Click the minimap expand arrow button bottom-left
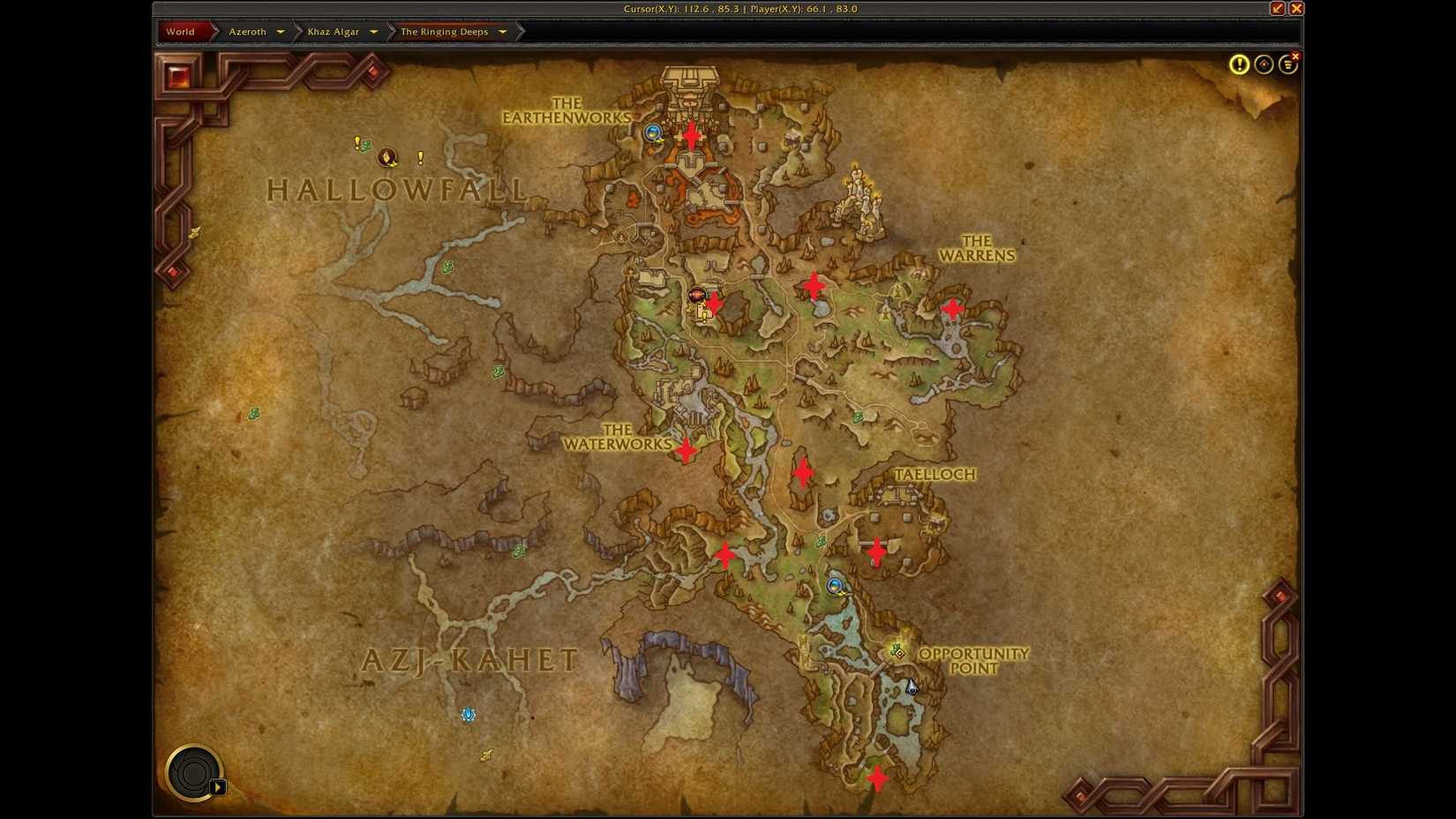1456x819 pixels. click(x=217, y=786)
